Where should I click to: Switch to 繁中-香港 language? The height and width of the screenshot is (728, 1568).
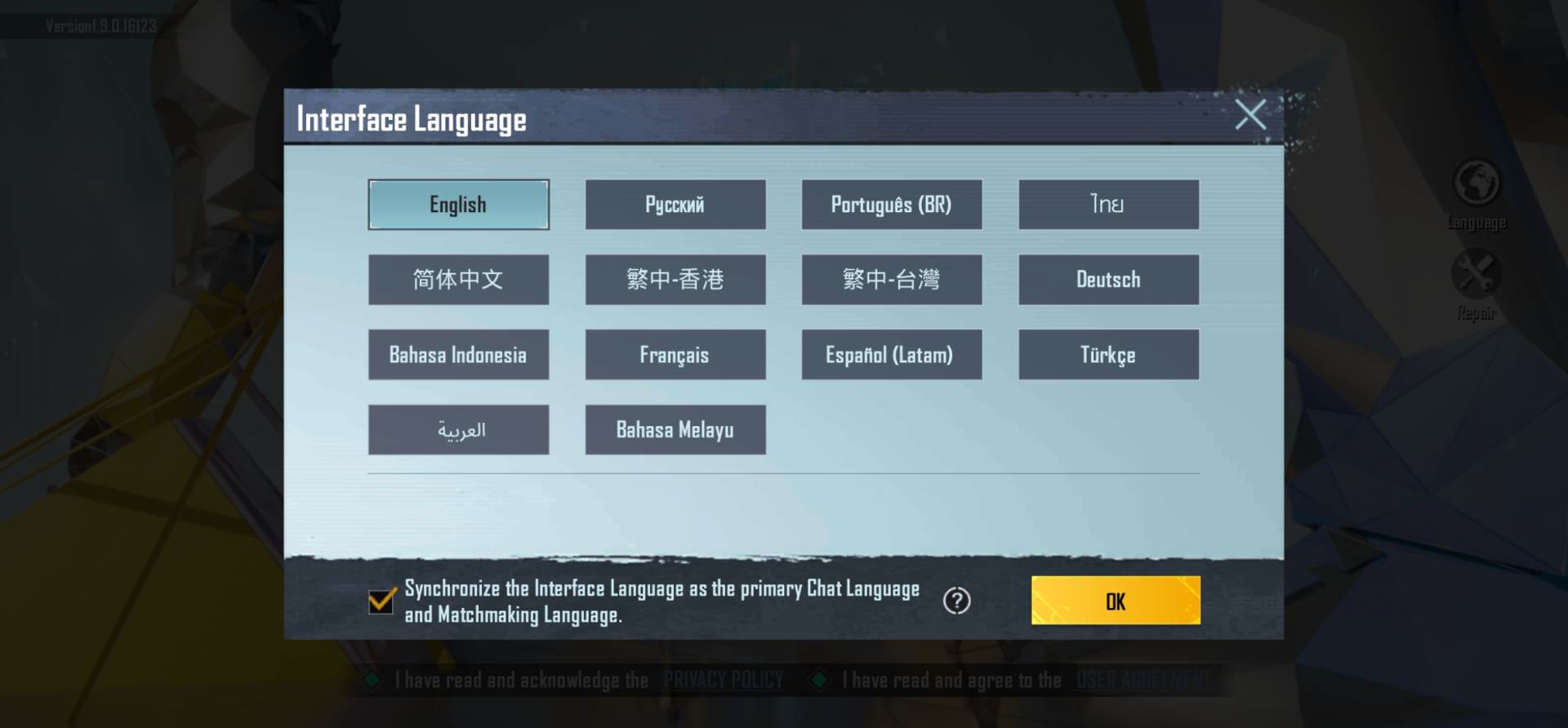pos(675,280)
